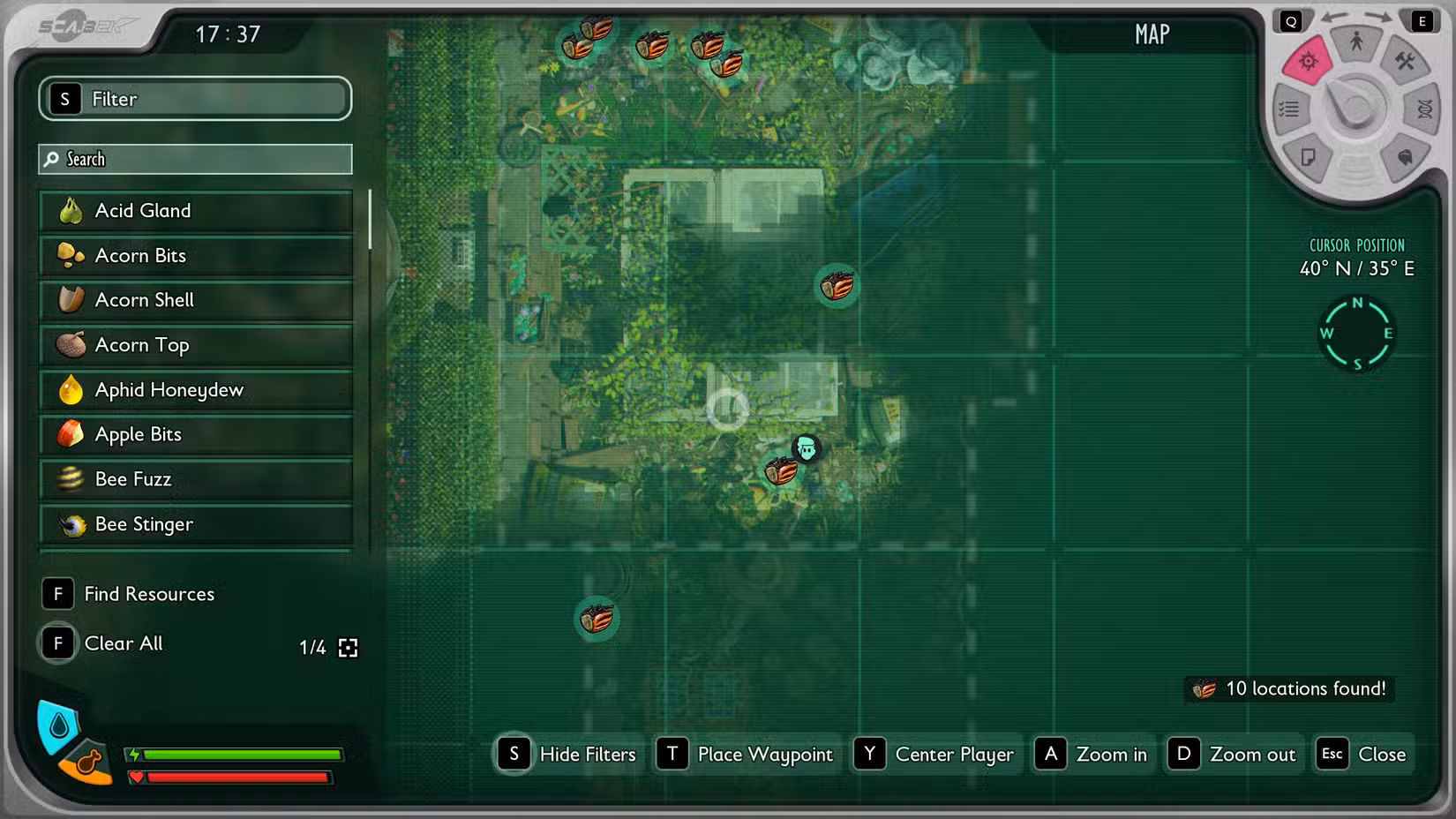Click the Search input field

(194, 159)
